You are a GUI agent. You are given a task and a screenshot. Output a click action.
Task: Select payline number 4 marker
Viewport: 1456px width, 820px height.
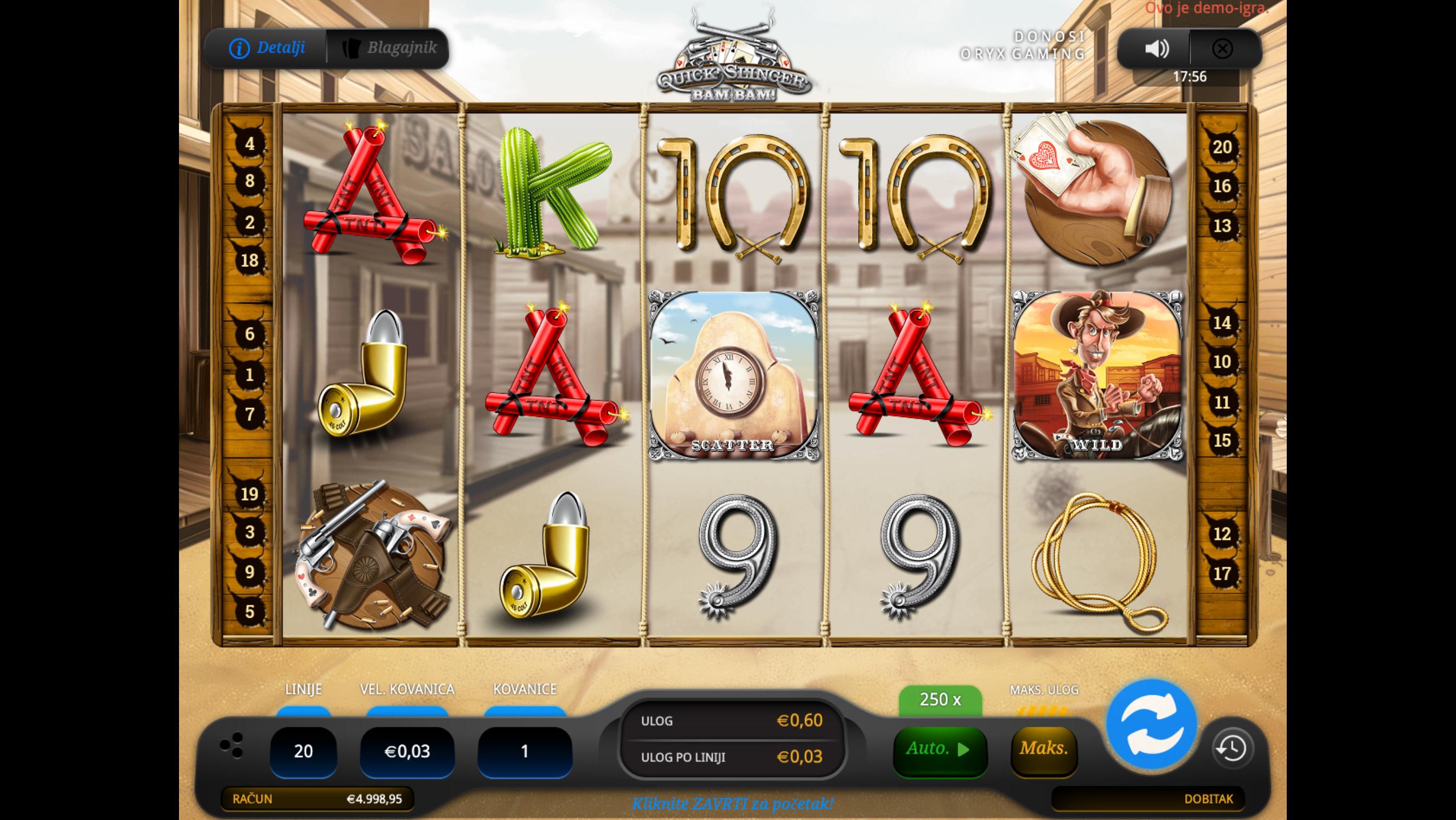click(250, 144)
